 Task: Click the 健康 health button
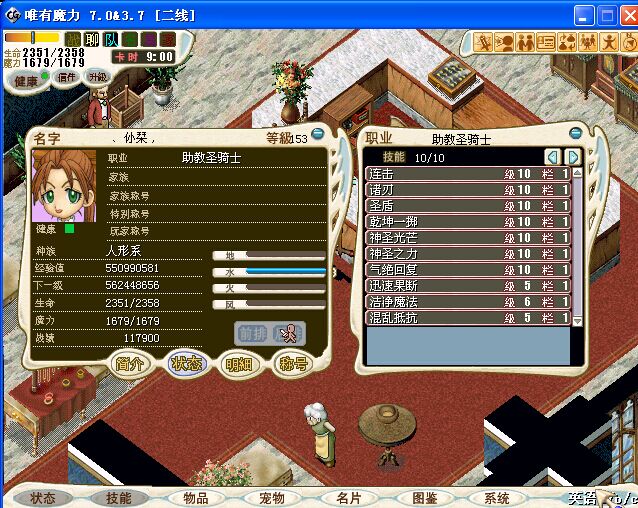tap(26, 81)
